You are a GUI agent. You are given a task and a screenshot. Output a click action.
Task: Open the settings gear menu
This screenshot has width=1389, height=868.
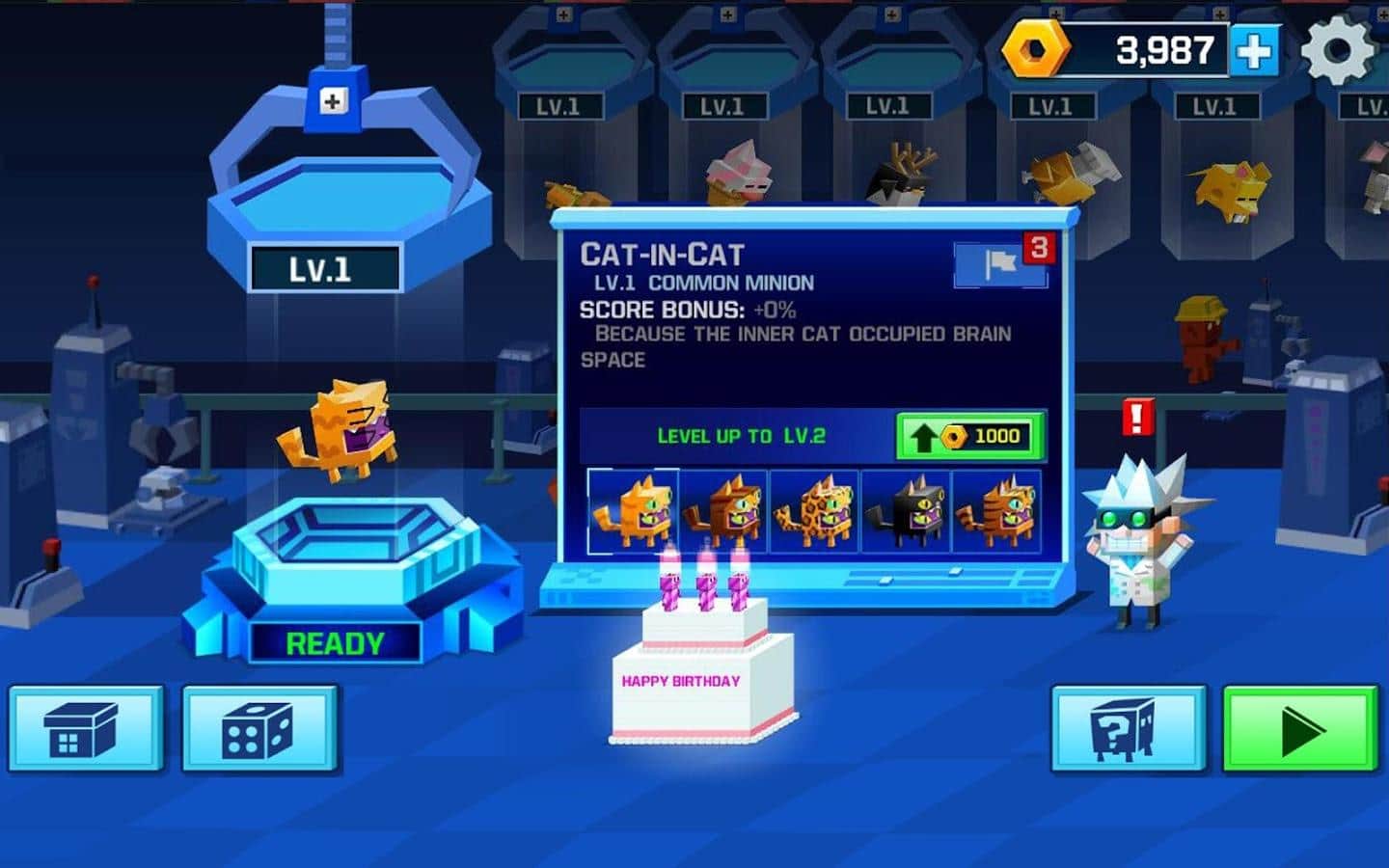(1338, 50)
